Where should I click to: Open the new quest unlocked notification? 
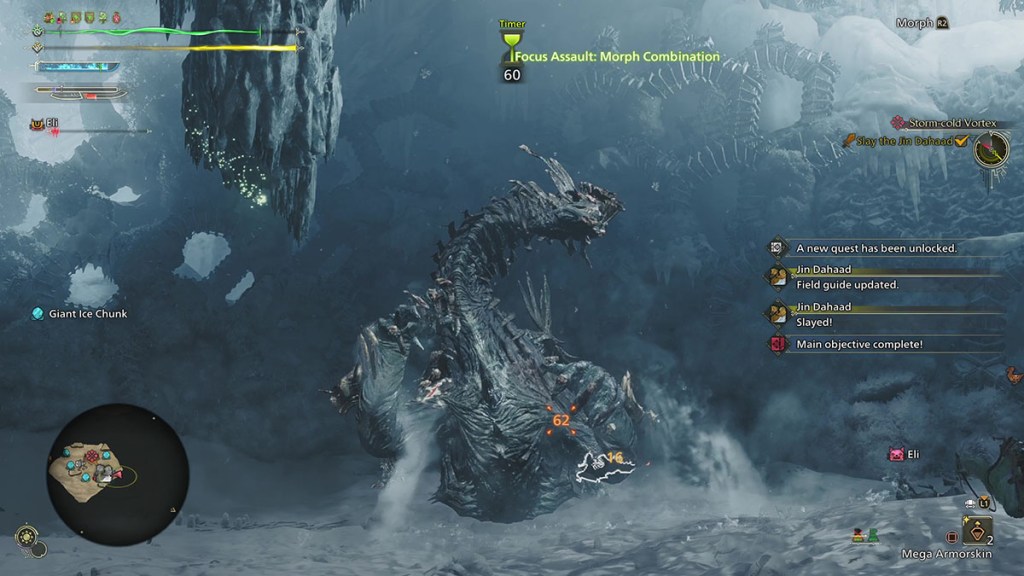(876, 247)
